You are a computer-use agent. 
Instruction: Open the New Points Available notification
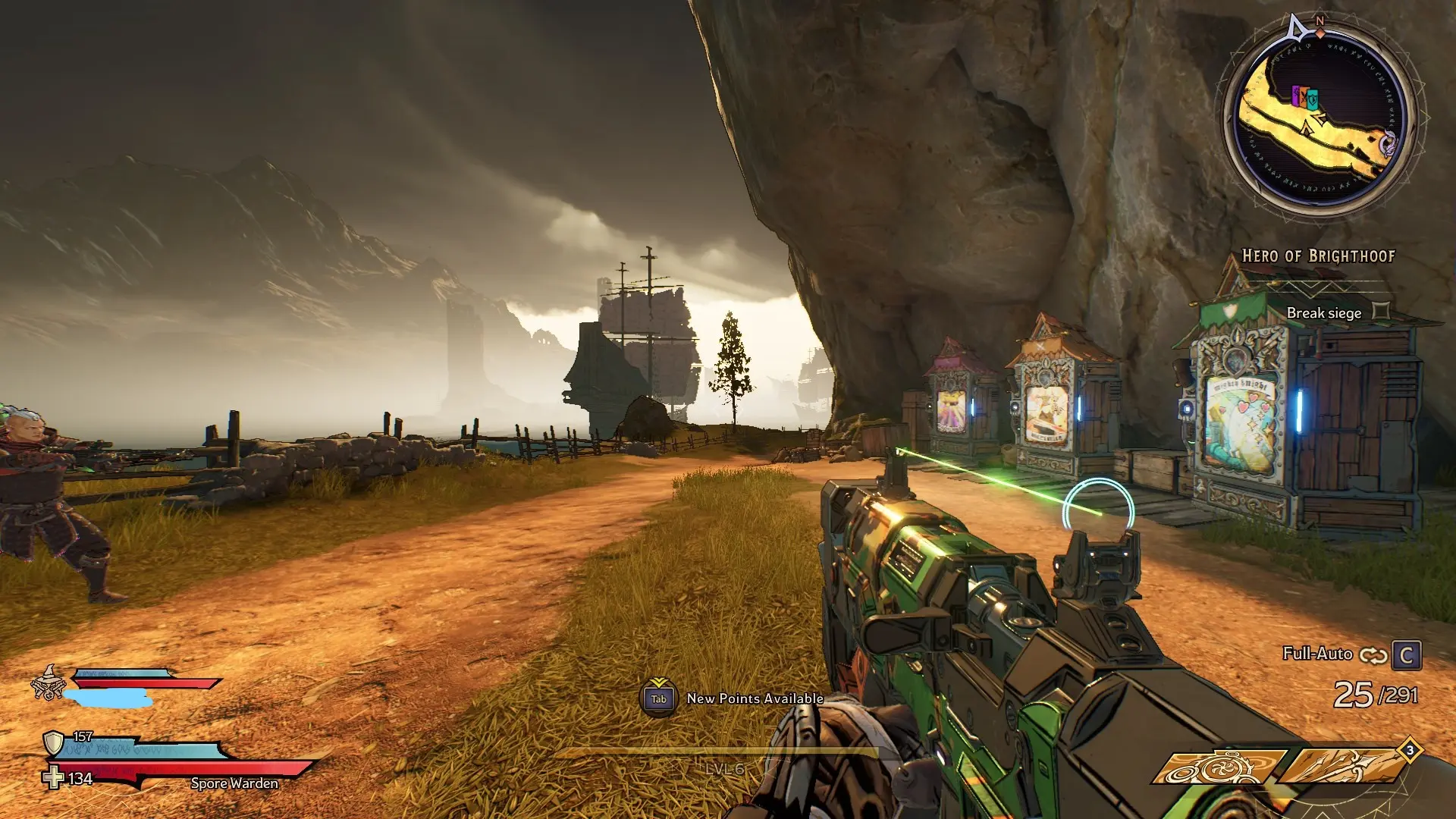734,698
